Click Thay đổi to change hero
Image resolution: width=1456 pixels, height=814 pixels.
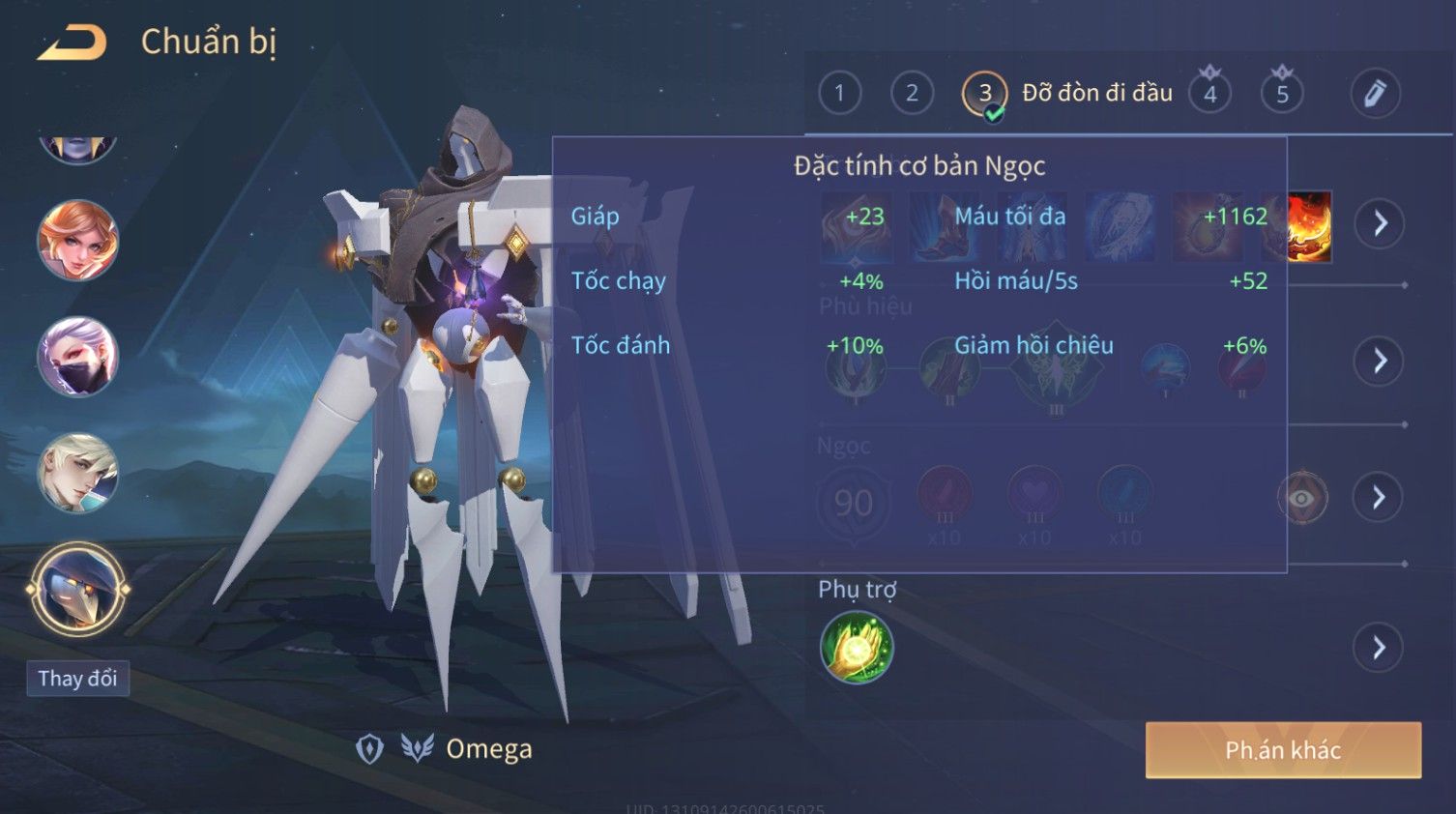click(x=77, y=679)
